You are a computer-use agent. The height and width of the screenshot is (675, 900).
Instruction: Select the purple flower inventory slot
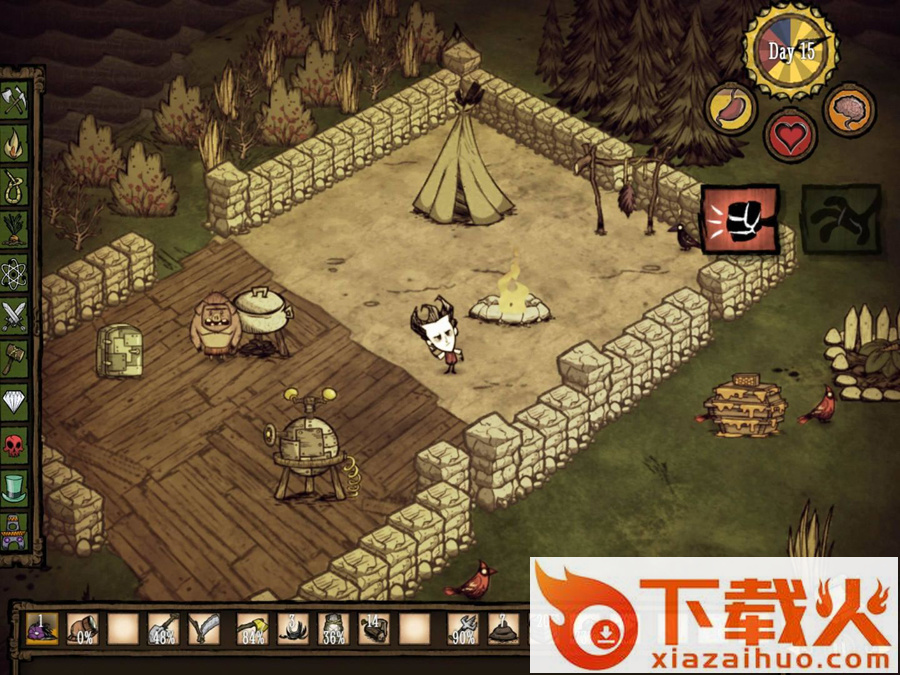[41, 630]
